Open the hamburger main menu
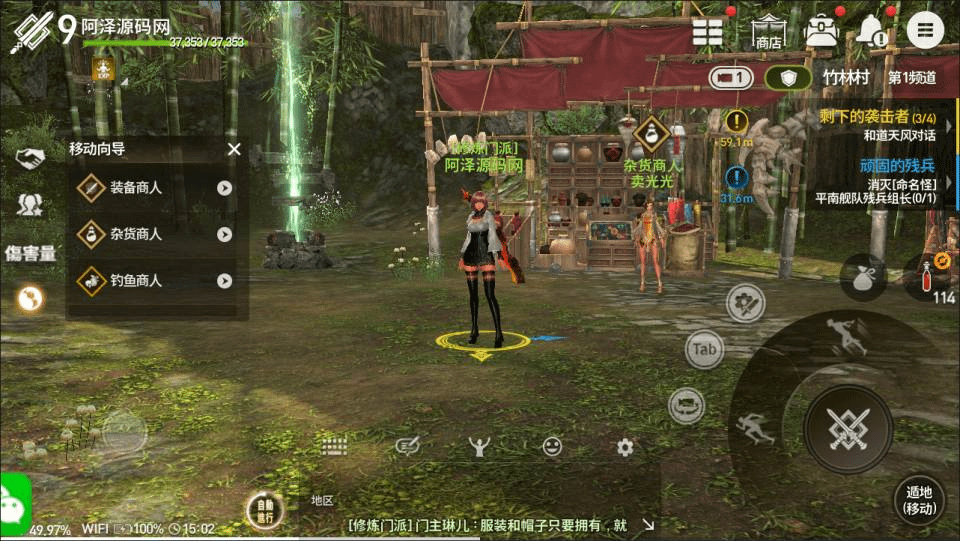960x541 pixels. [925, 30]
